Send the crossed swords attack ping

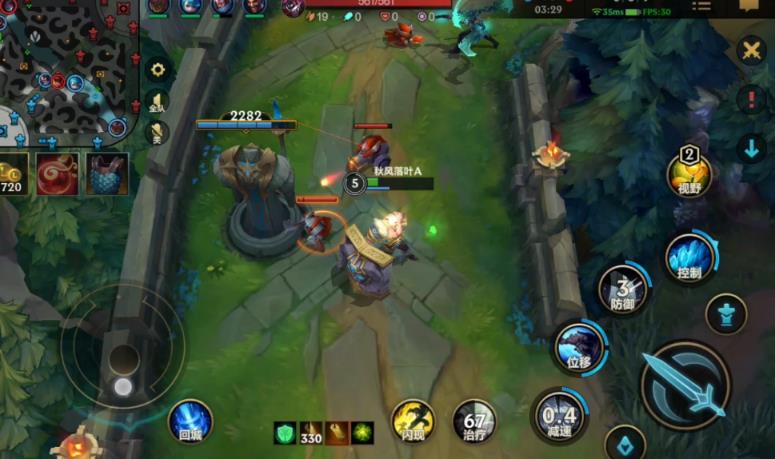tap(751, 50)
